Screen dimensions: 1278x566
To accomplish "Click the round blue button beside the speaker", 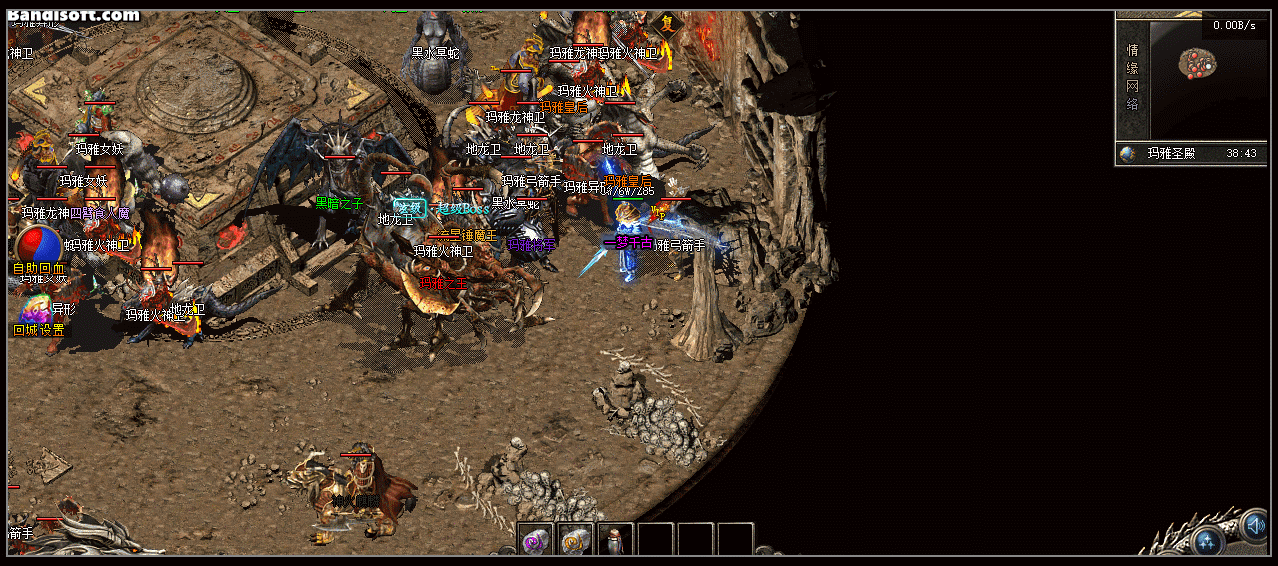I will pyautogui.click(x=1207, y=541).
